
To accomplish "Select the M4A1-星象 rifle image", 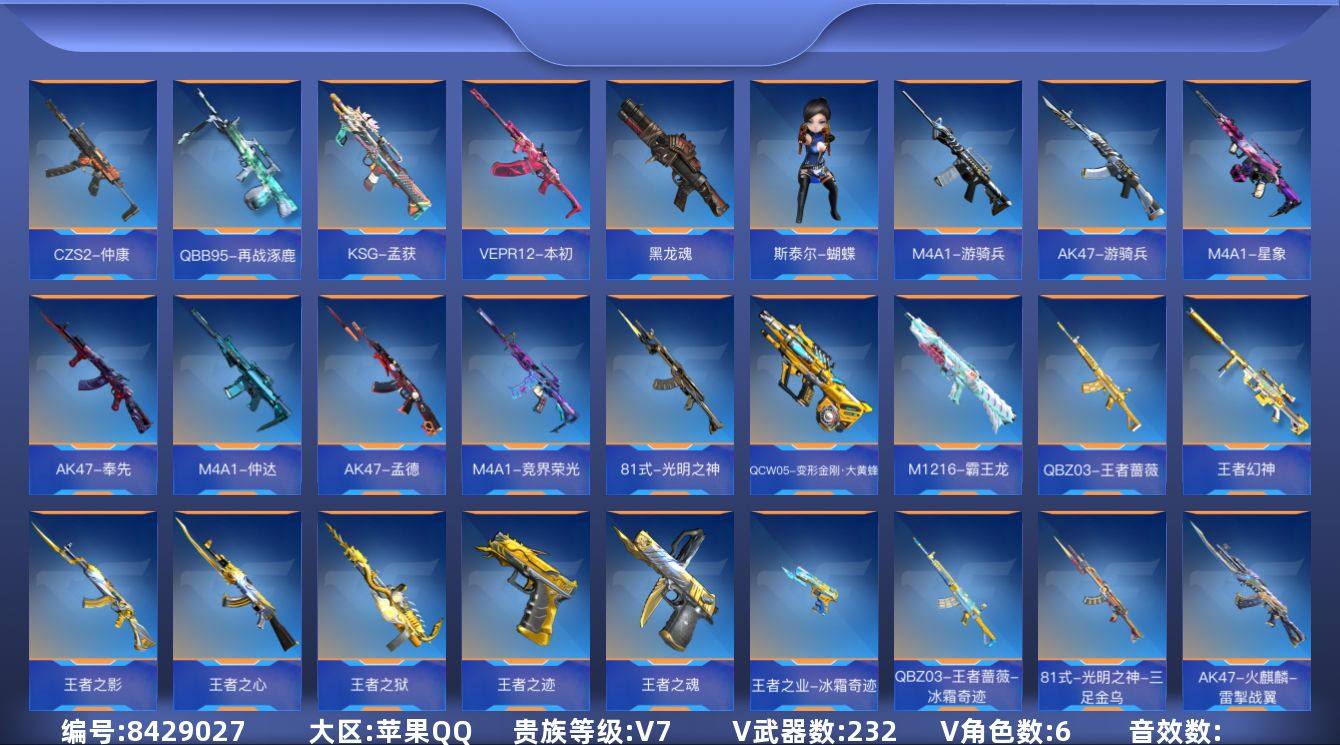I will tap(1249, 160).
